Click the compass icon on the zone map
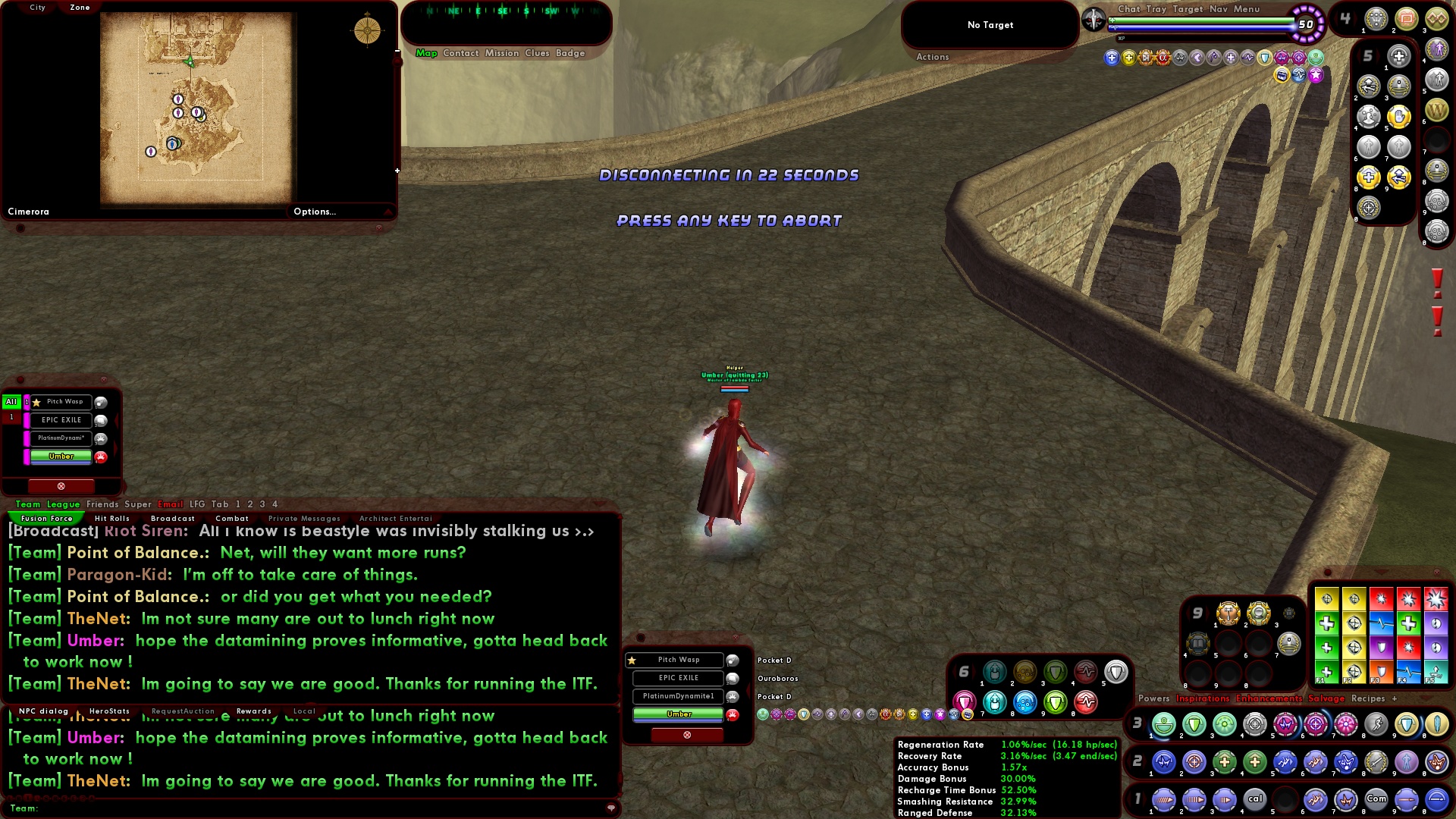The image size is (1456, 819). [368, 30]
